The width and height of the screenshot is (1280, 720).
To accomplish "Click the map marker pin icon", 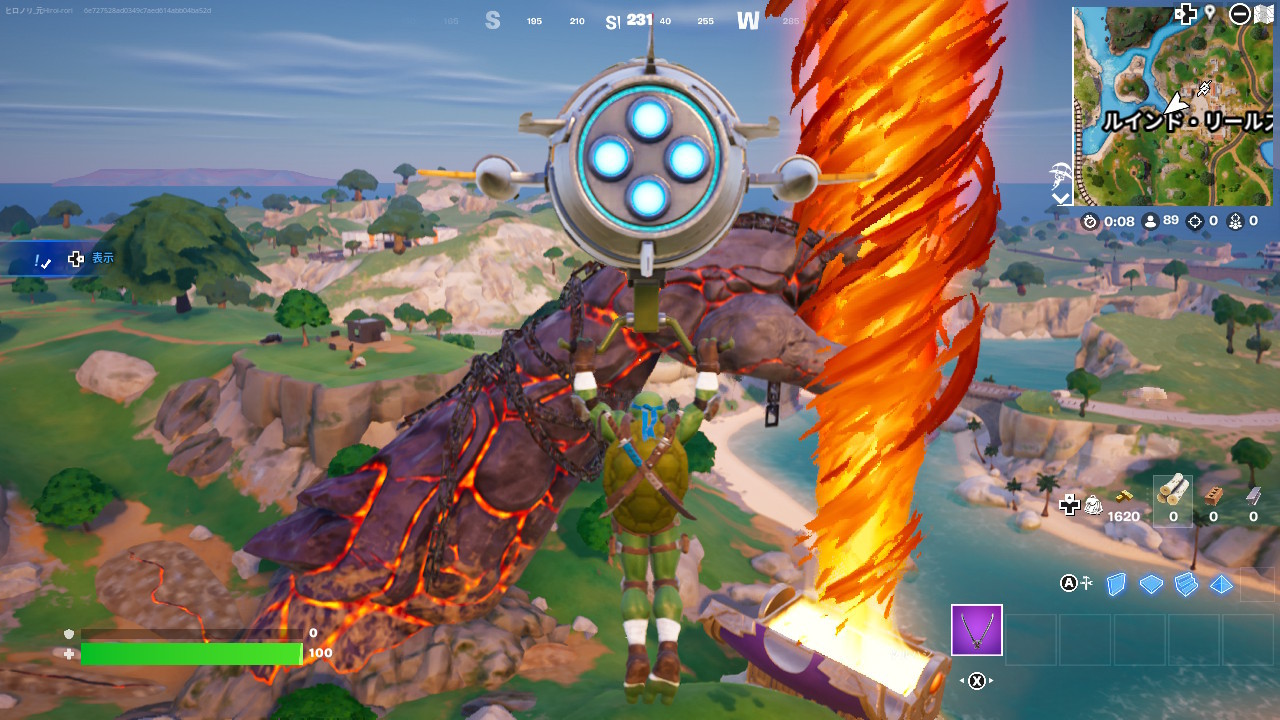I will [x=1210, y=13].
